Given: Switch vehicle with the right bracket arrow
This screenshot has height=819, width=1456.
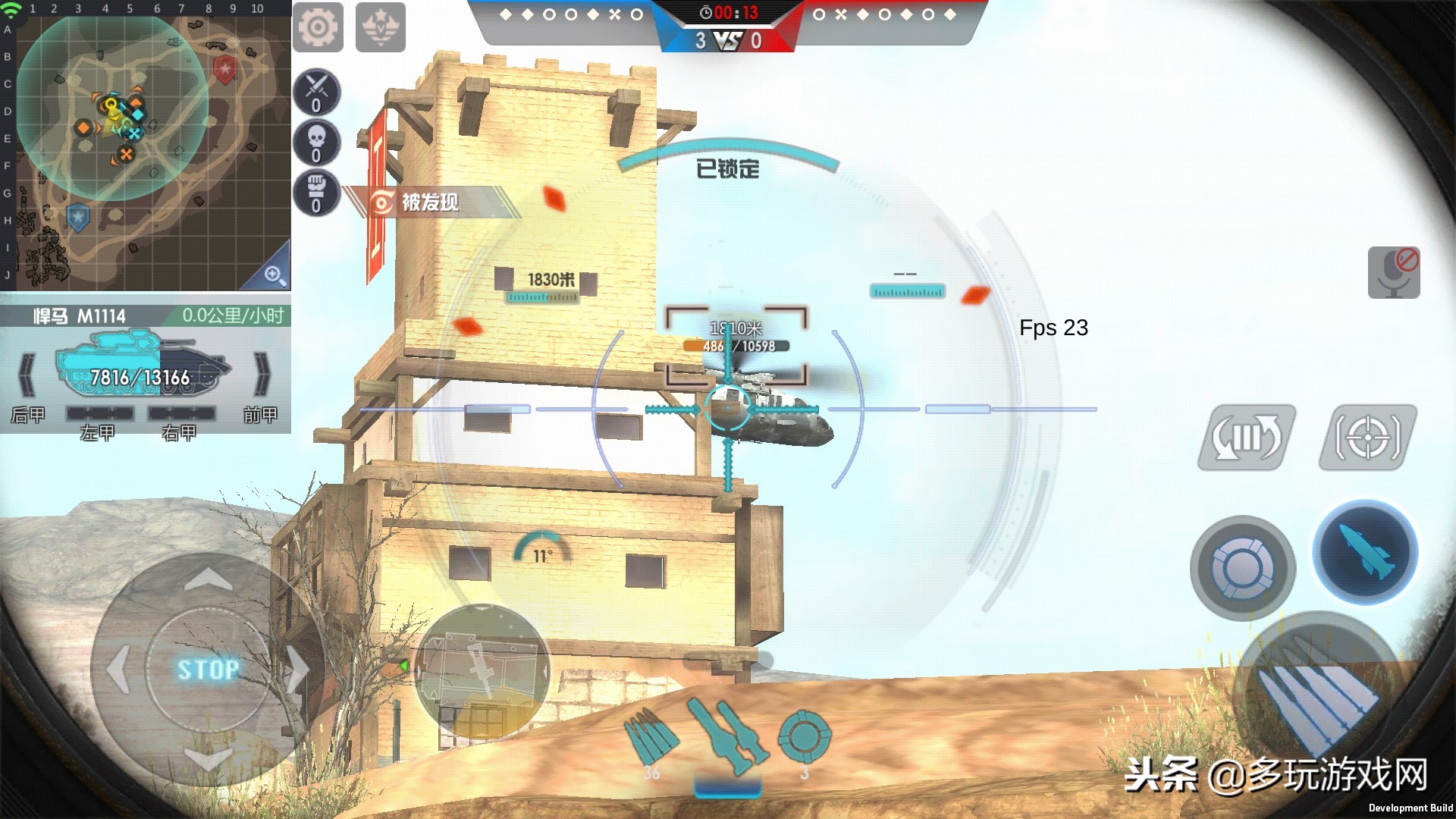Looking at the screenshot, I should pos(262,374).
